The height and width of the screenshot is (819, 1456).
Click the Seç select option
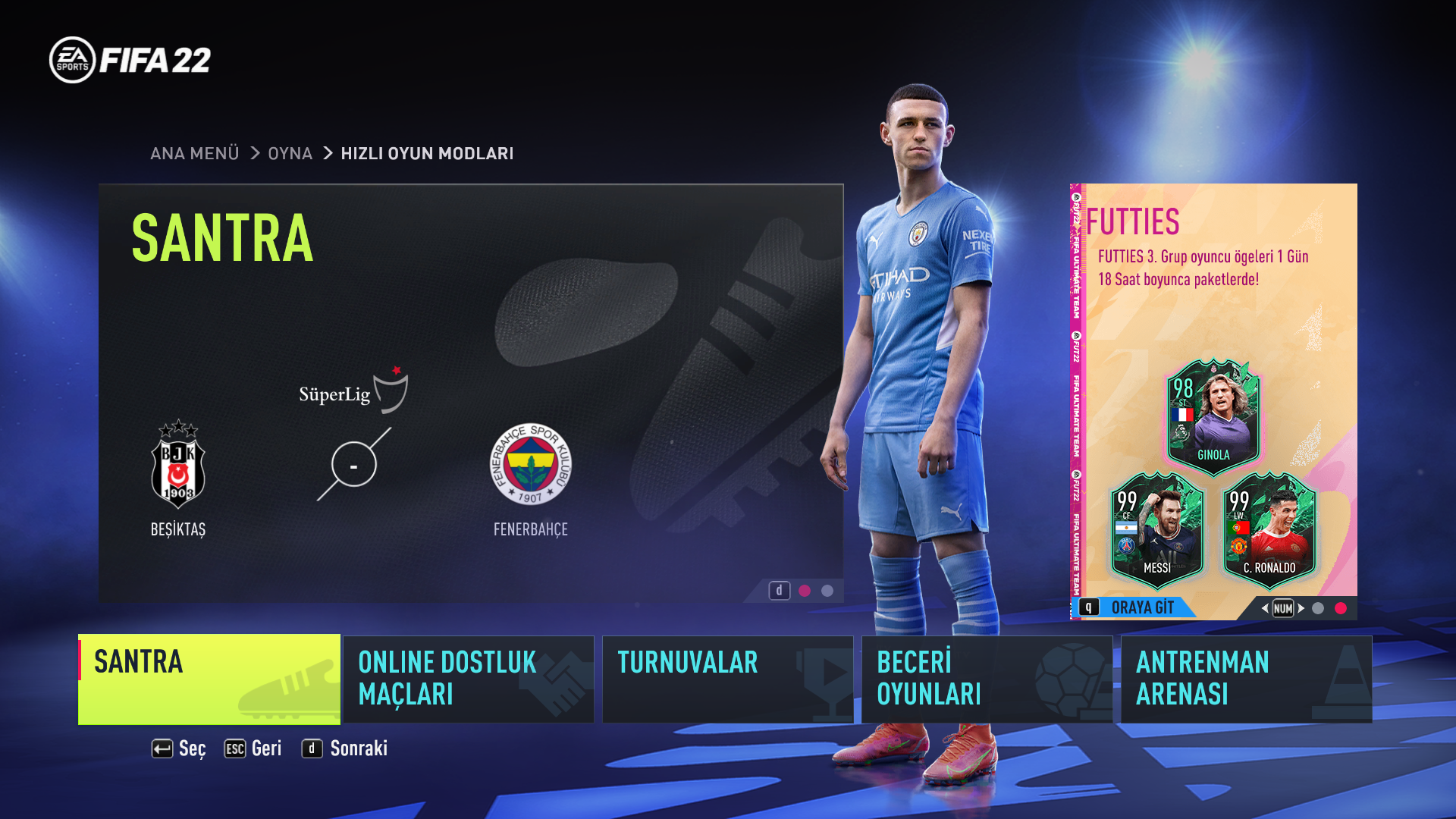coord(179,748)
